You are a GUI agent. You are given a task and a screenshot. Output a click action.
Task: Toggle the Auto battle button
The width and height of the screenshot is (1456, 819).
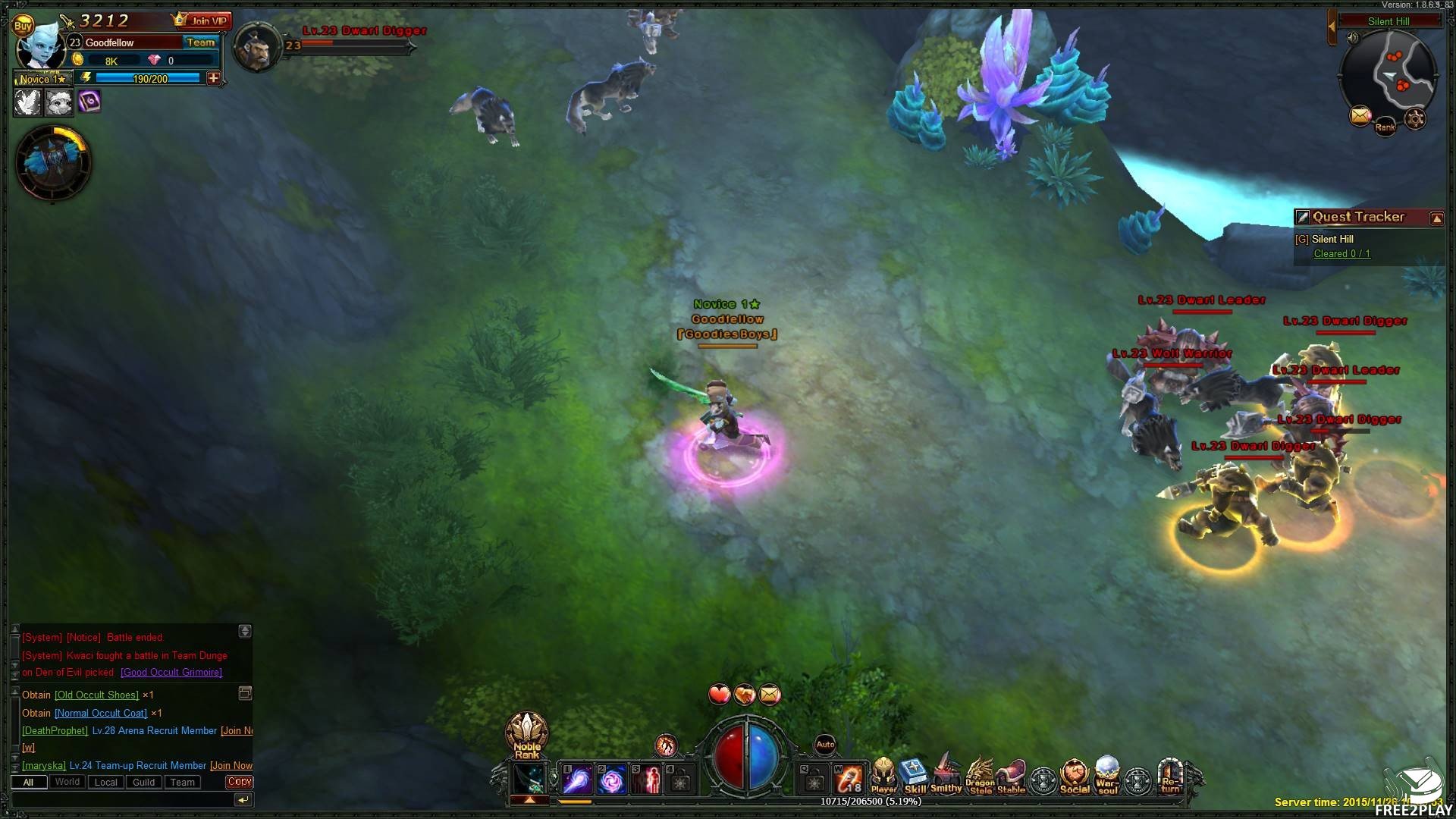click(825, 745)
